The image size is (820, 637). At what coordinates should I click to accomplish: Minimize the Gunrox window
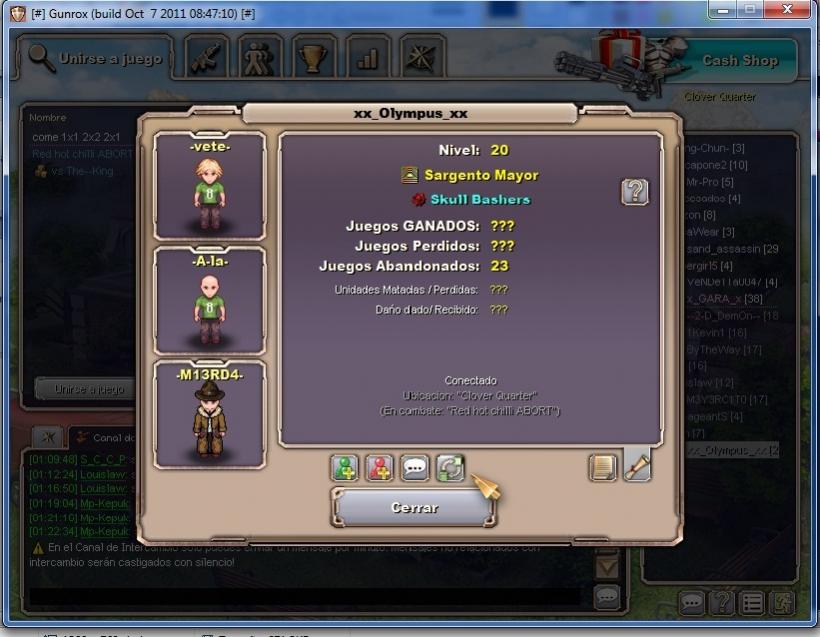[722, 10]
